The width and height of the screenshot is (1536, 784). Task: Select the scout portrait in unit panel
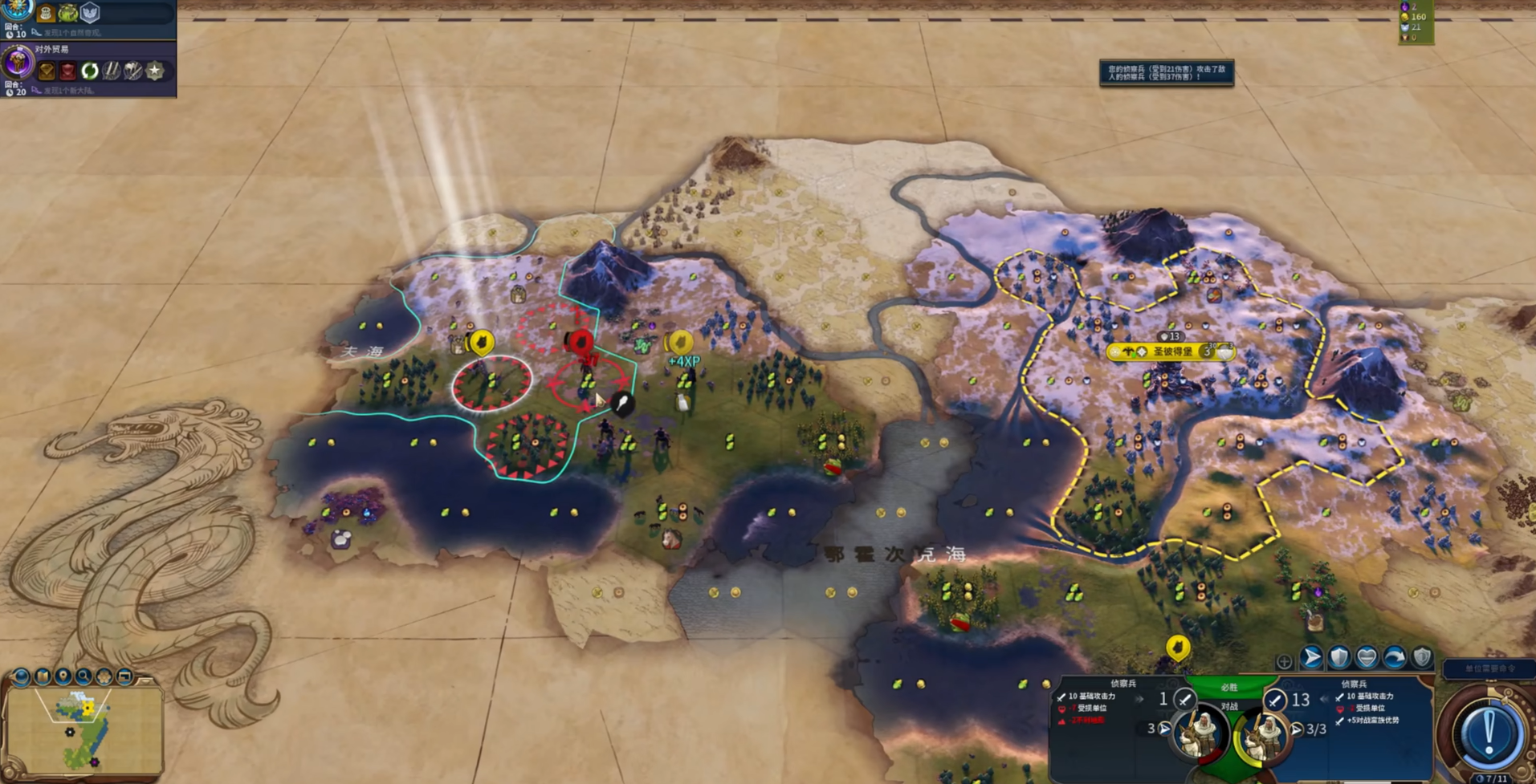(x=1264, y=733)
